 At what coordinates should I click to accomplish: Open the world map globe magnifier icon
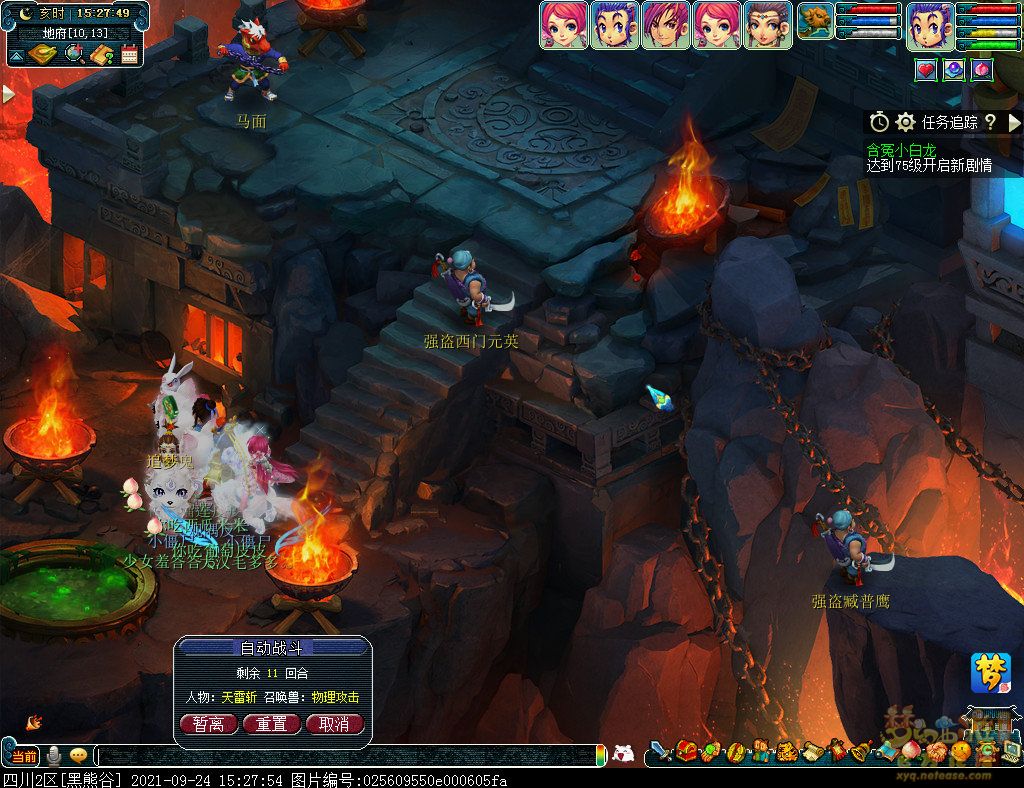click(x=74, y=54)
